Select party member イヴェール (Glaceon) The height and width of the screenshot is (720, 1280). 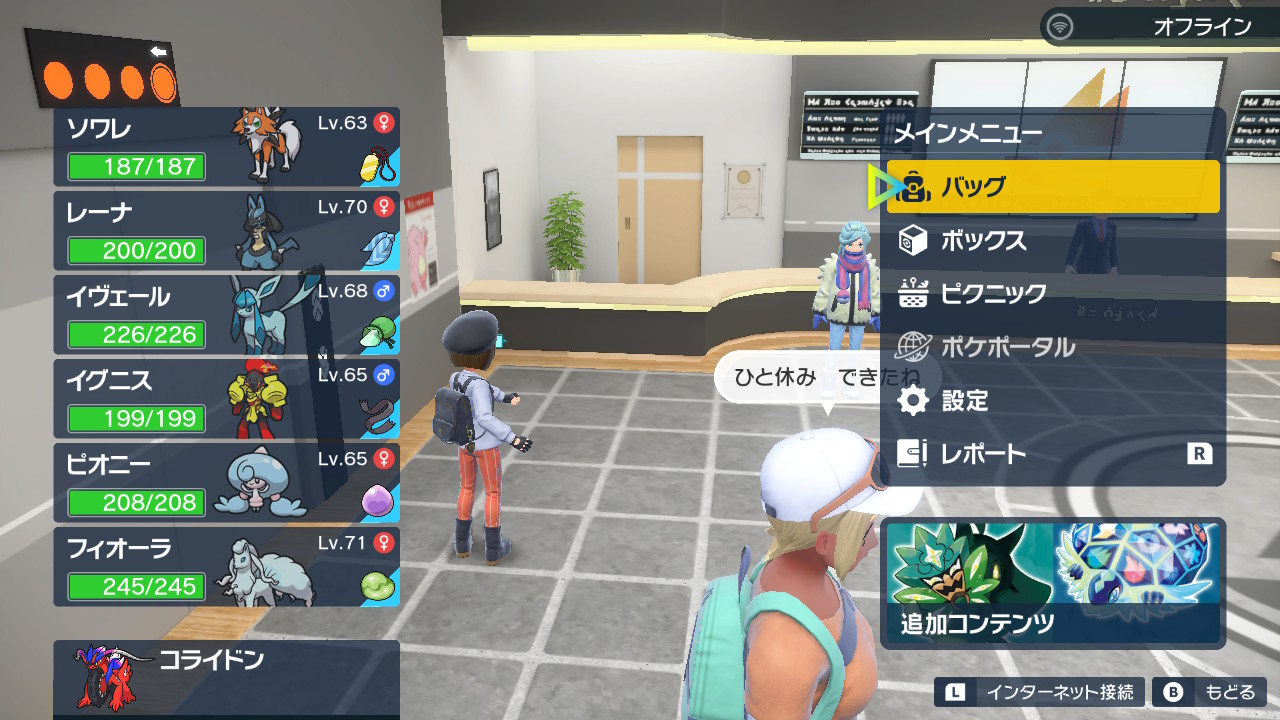226,314
